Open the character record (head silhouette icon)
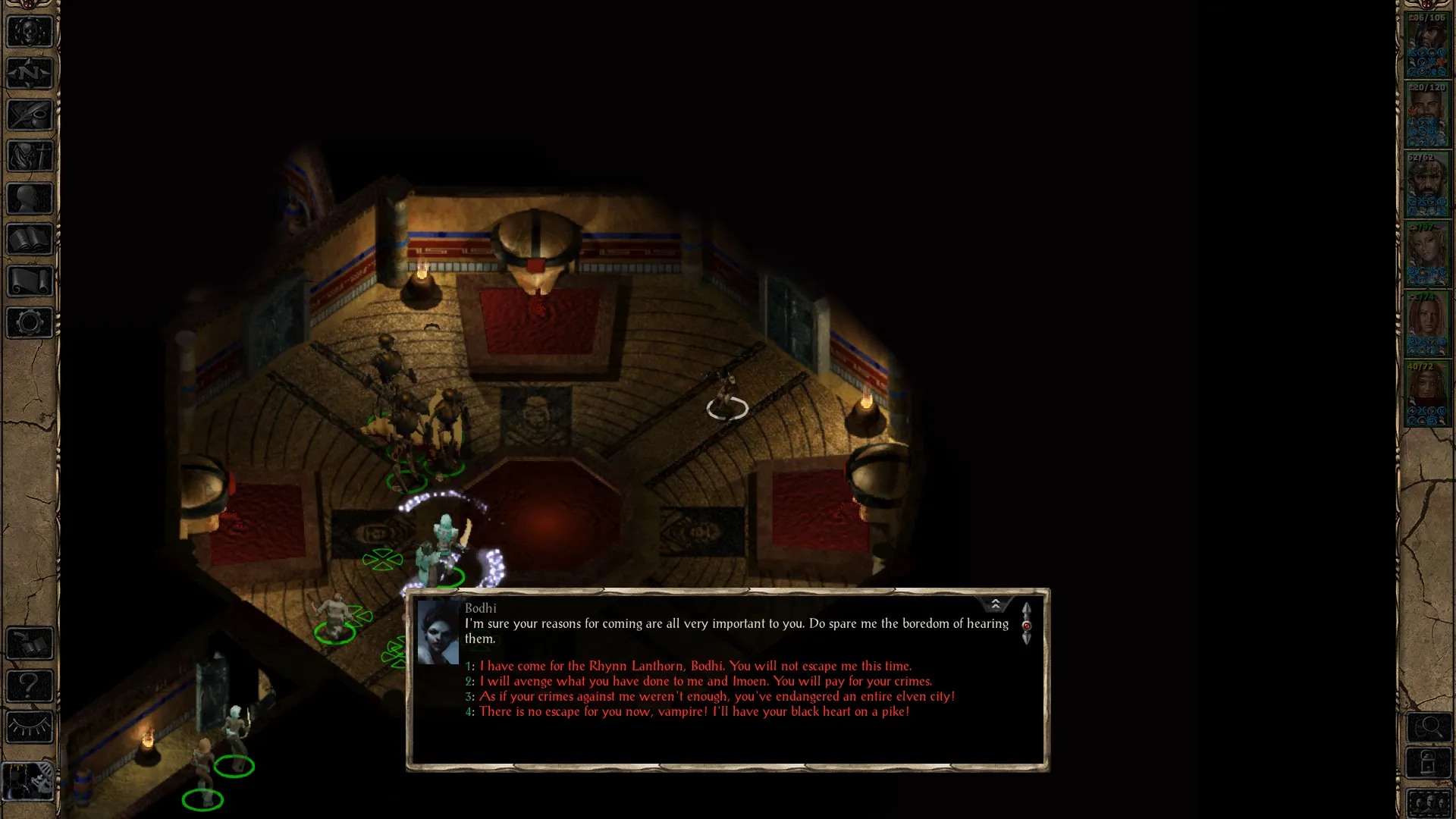Screen dimensions: 1456x819 click(x=30, y=199)
